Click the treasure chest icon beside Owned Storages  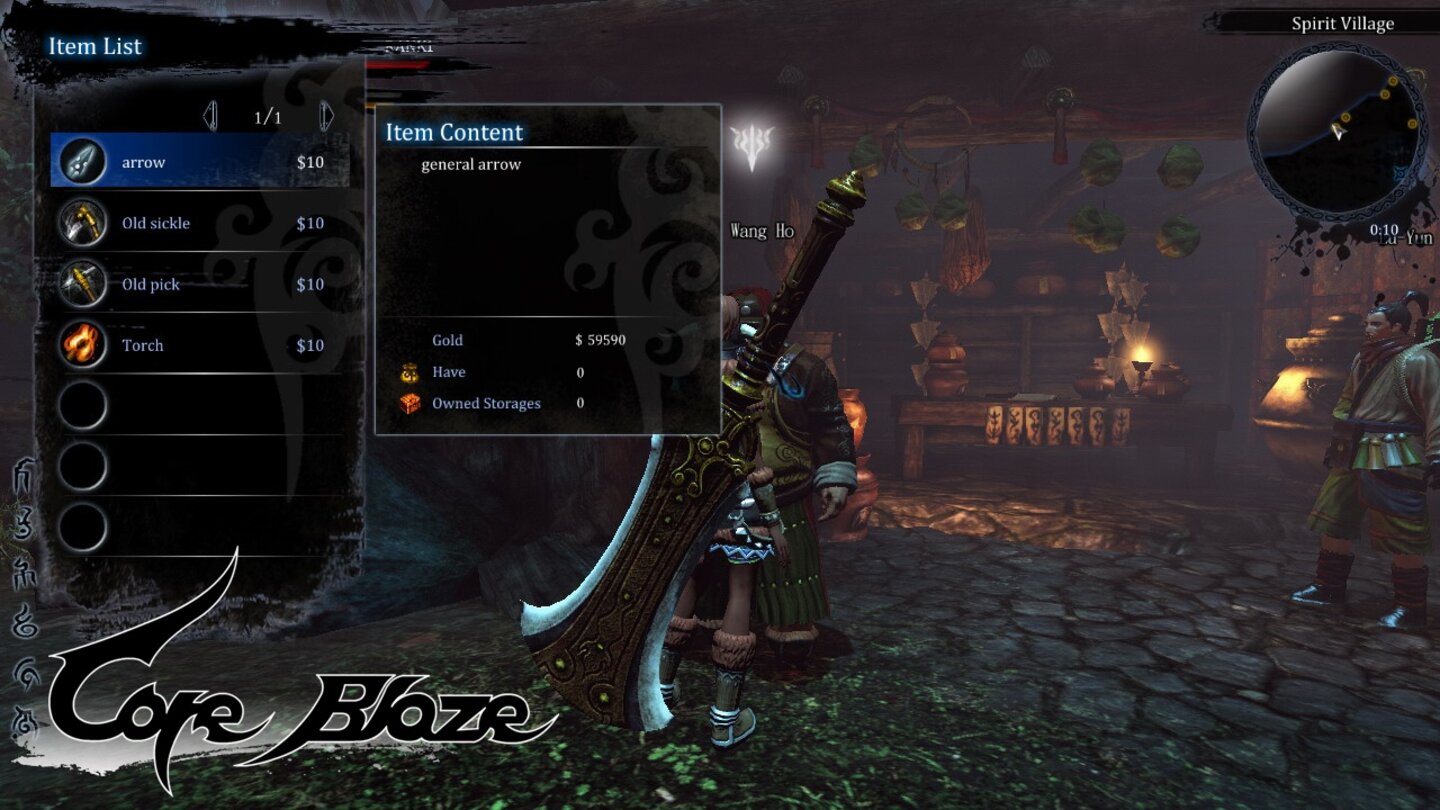409,403
